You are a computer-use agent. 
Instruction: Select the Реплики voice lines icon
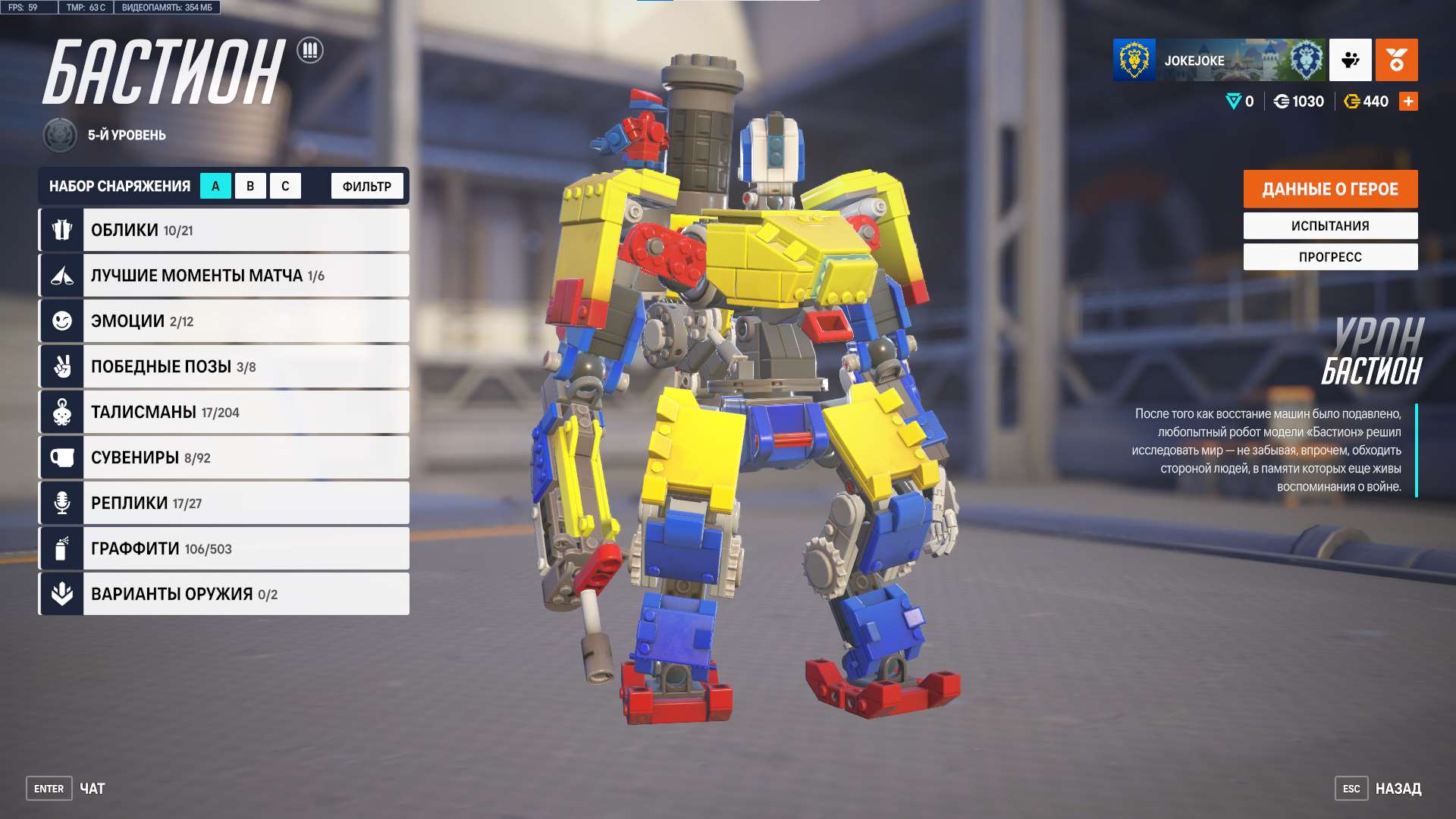pos(61,502)
